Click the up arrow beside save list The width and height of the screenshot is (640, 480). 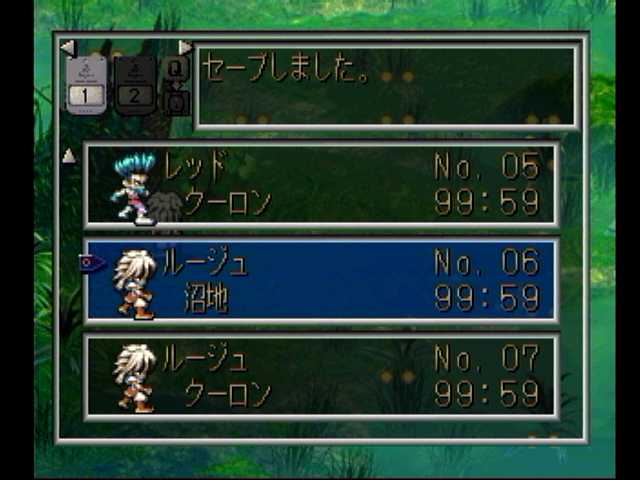[x=68, y=156]
